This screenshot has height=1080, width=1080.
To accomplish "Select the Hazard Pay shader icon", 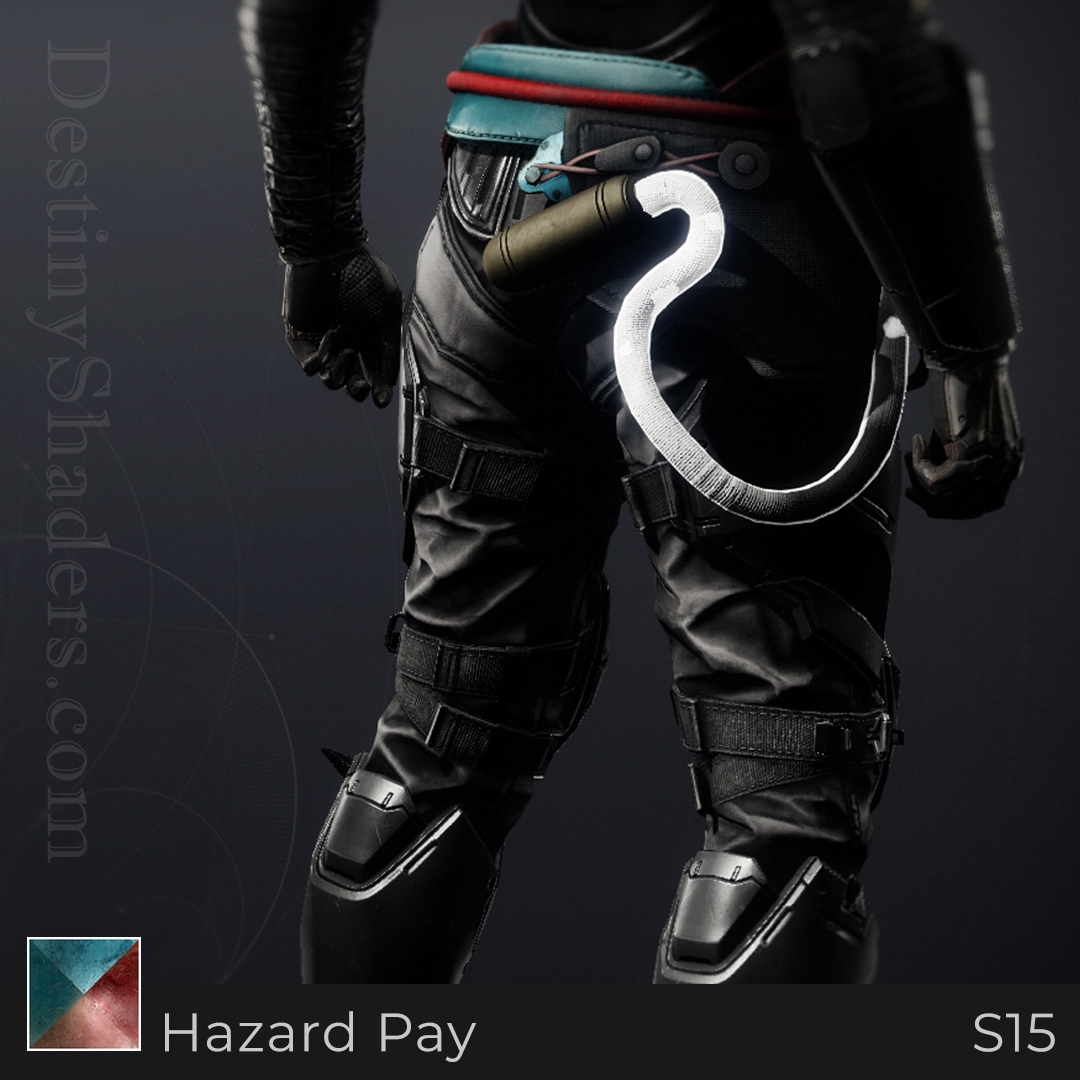I will (84, 993).
